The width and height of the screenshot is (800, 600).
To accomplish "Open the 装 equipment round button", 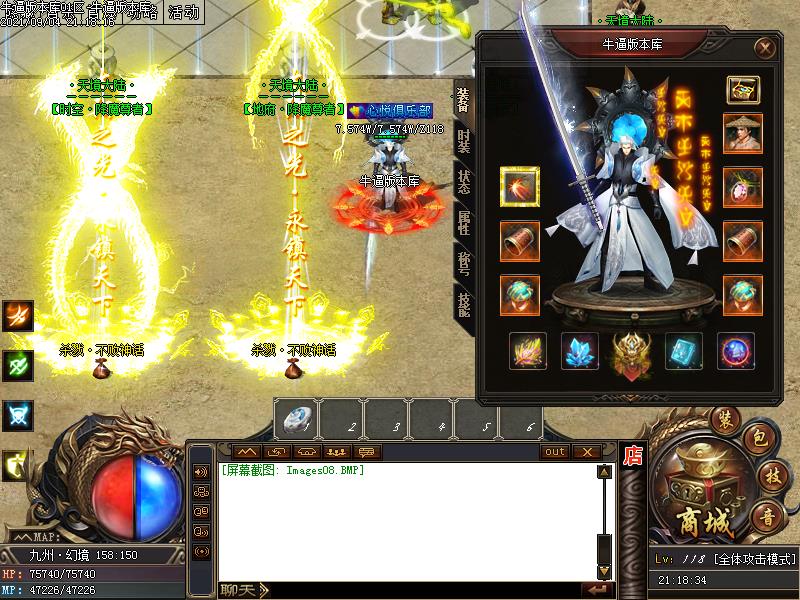I will (722, 420).
